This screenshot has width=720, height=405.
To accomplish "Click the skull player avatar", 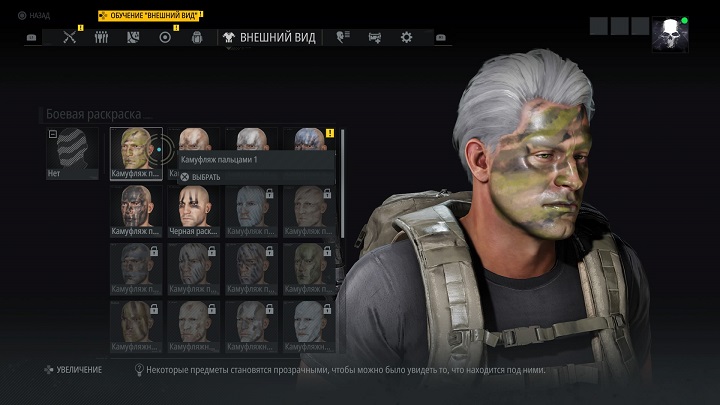I will pyautogui.click(x=670, y=35).
